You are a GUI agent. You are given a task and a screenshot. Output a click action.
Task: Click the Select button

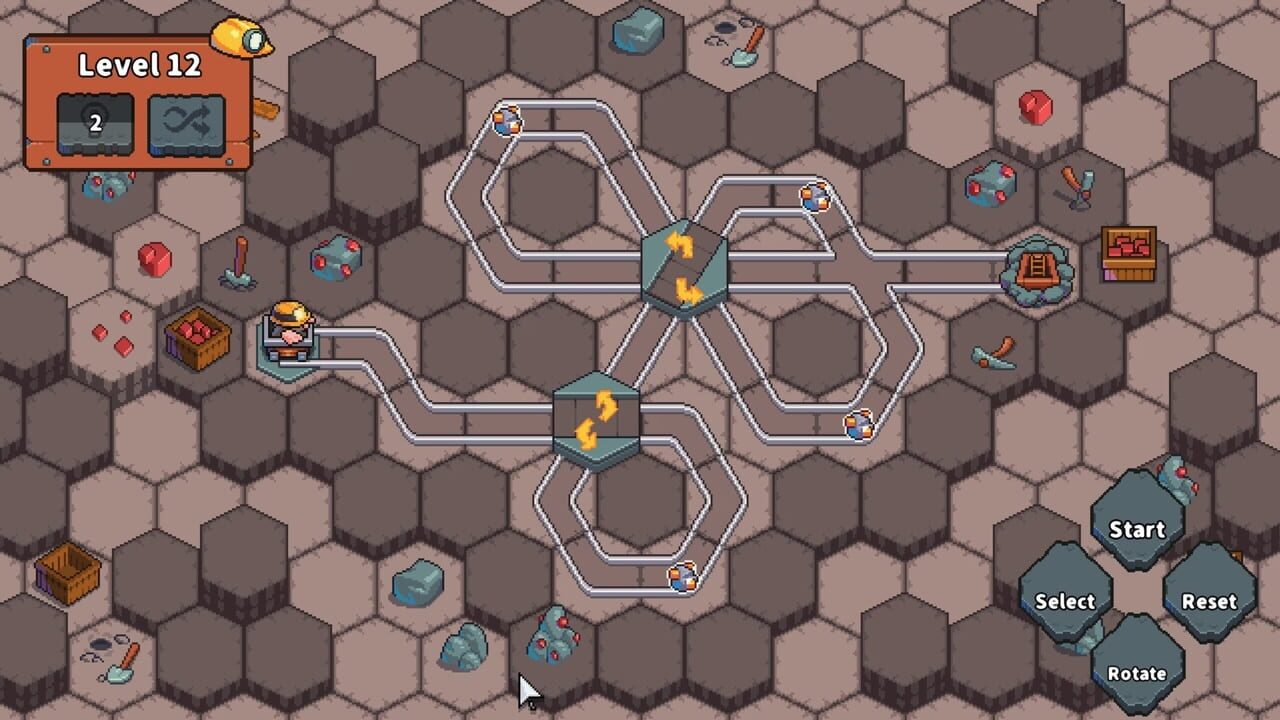(x=1064, y=601)
